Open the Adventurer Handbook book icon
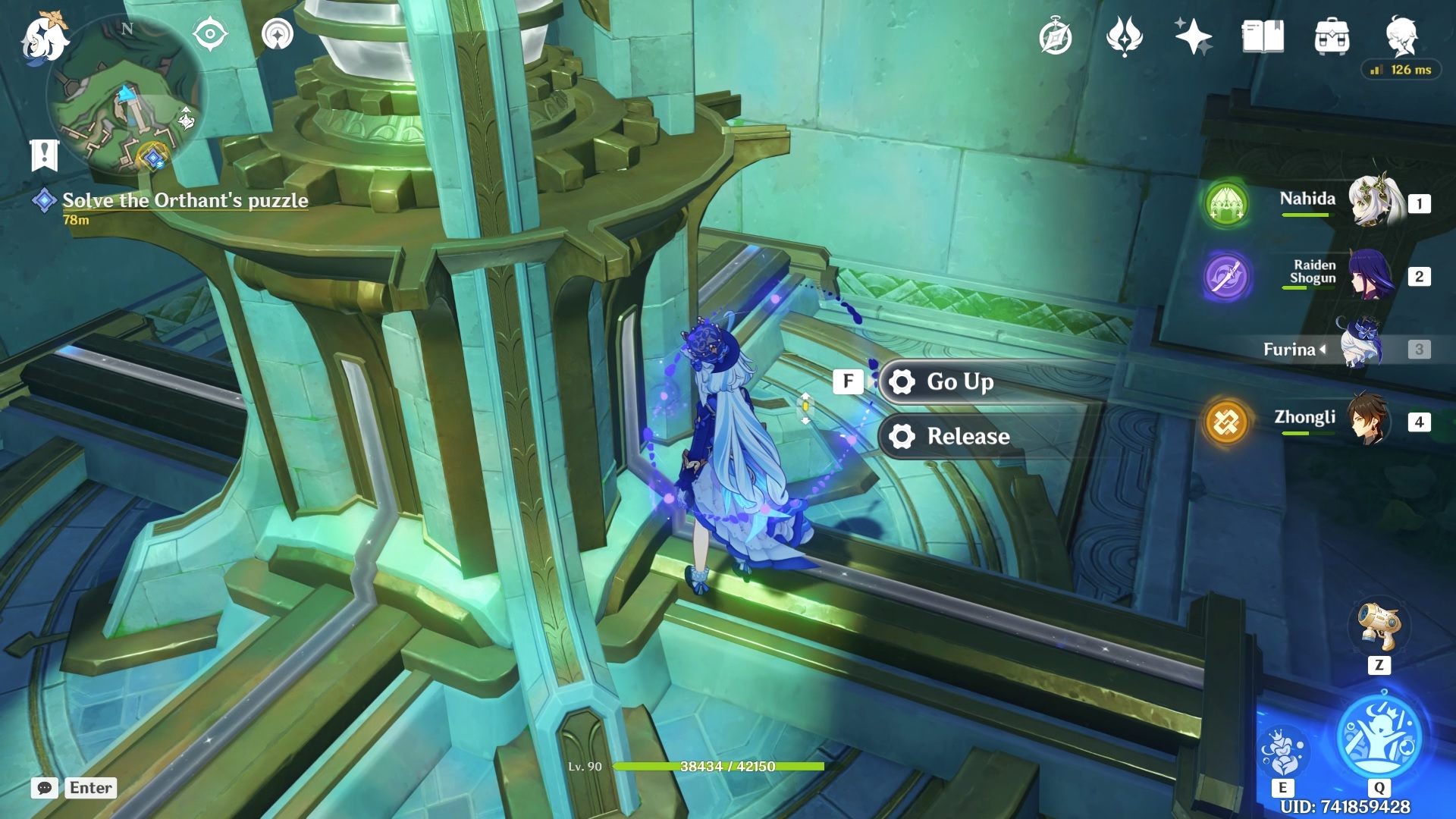The height and width of the screenshot is (819, 1456). [1263, 36]
